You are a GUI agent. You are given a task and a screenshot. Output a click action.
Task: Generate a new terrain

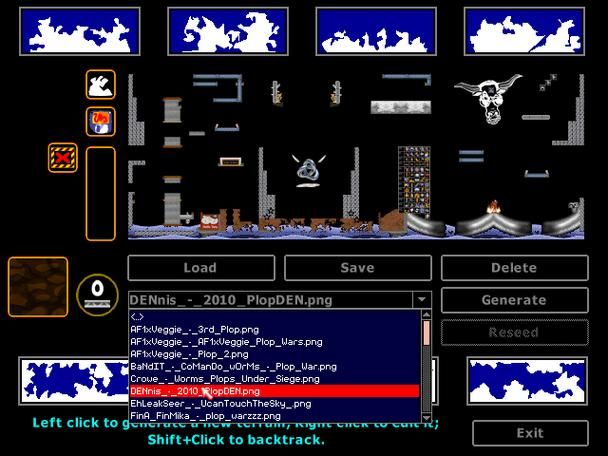coord(514,300)
